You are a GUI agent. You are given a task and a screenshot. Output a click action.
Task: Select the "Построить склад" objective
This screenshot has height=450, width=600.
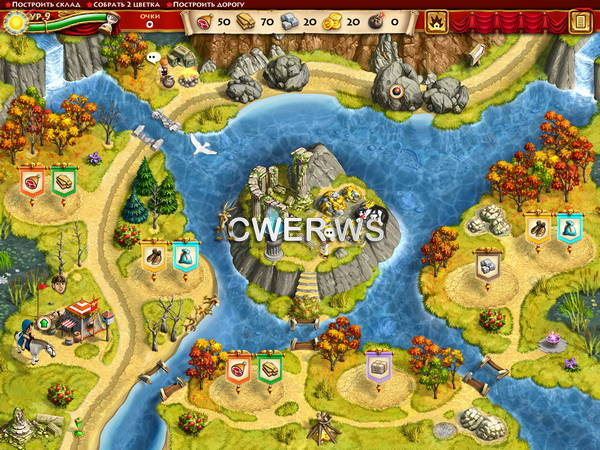pos(38,5)
